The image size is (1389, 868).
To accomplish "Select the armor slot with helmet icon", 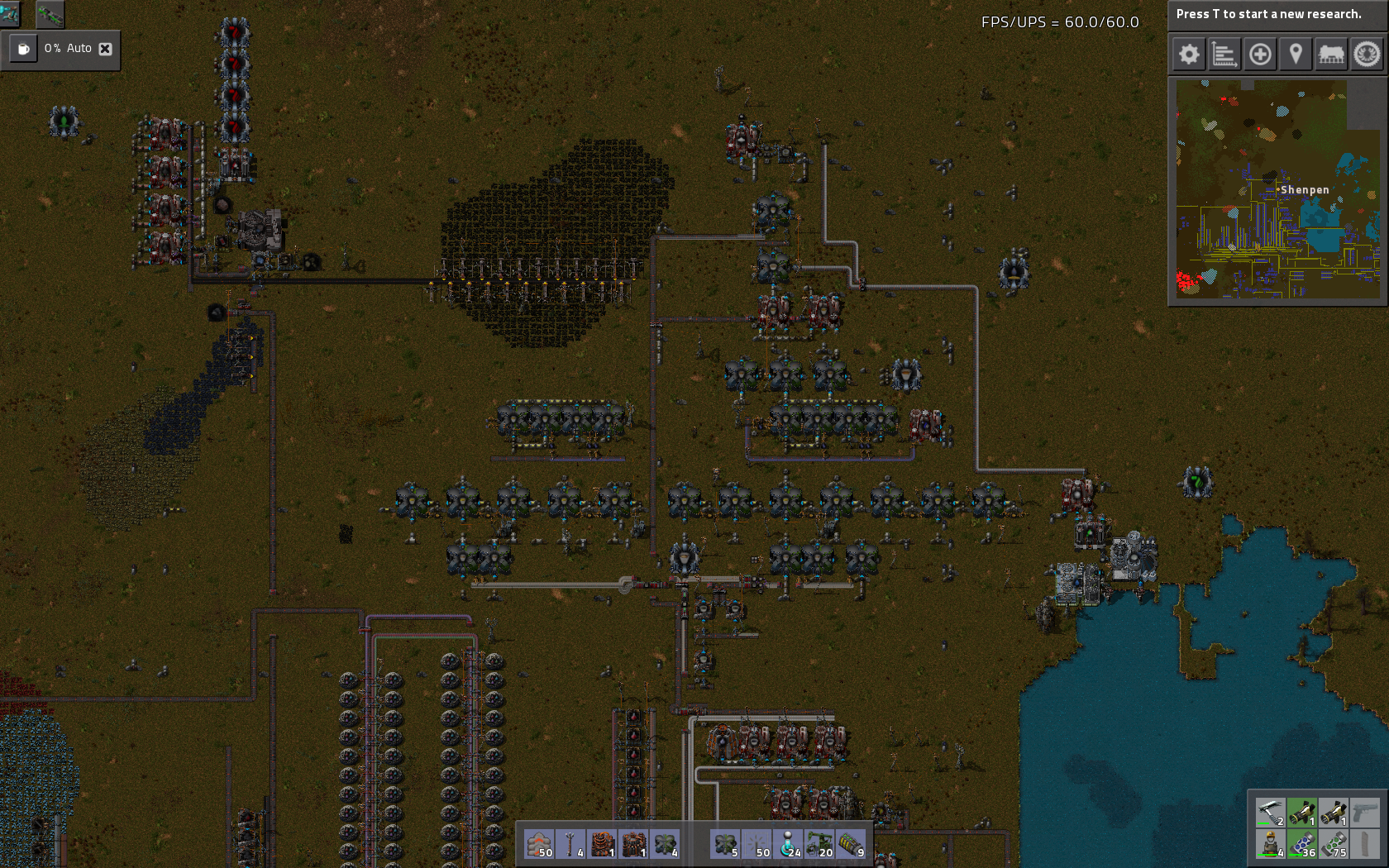I will point(1270,844).
